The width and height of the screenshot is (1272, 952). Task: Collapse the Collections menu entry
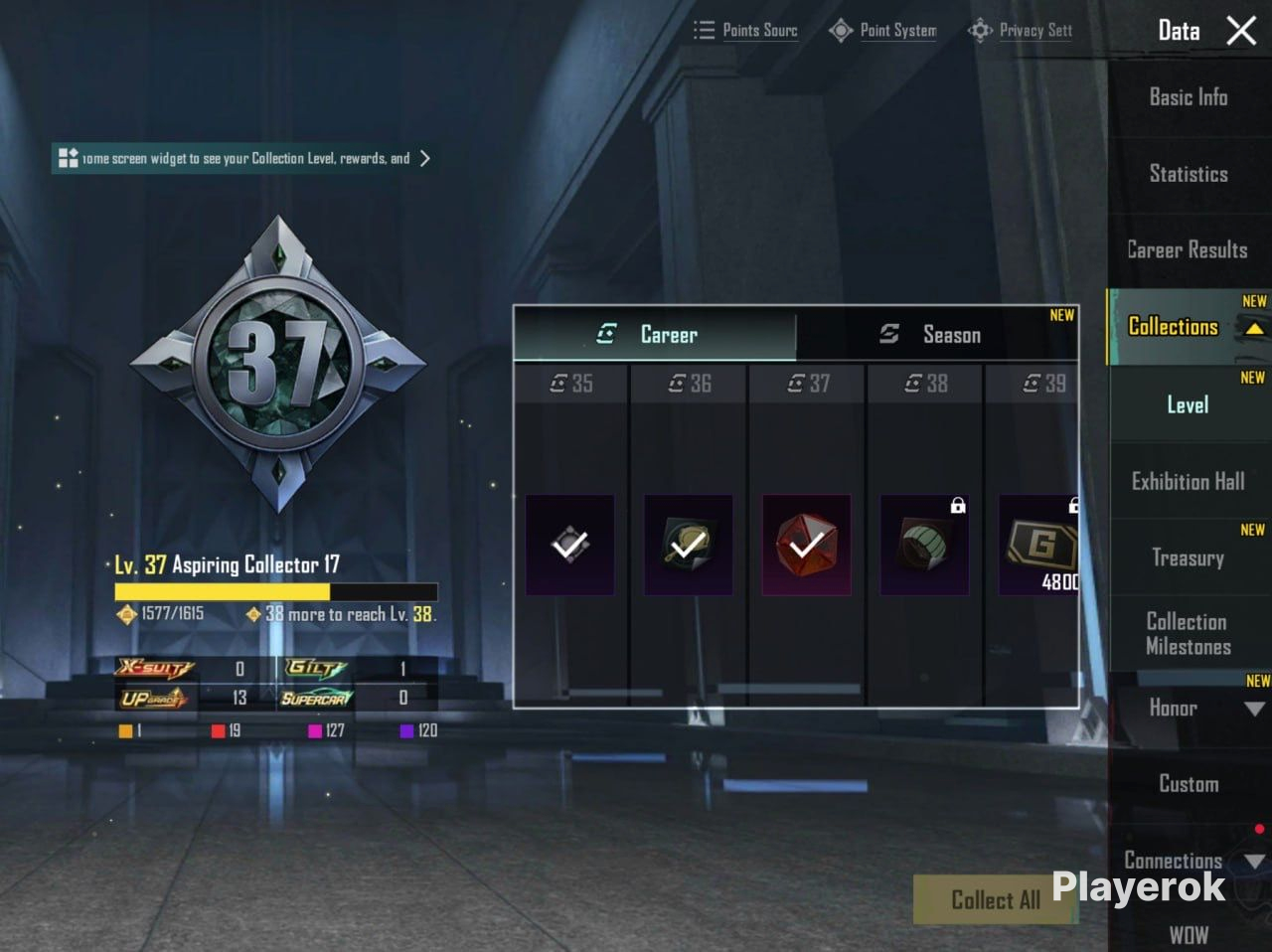[1254, 329]
